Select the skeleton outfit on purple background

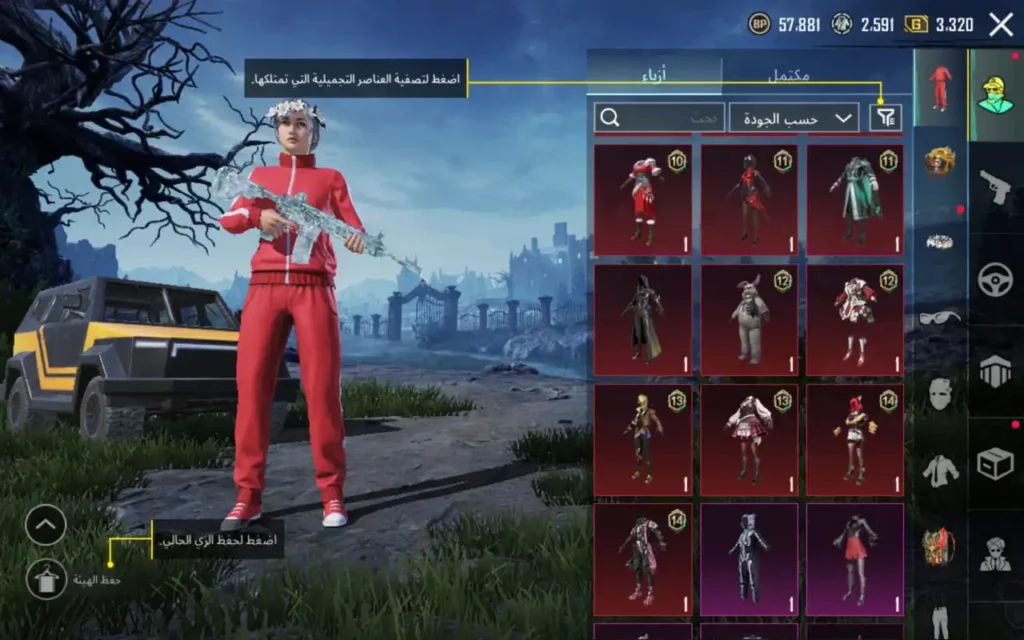(749, 558)
